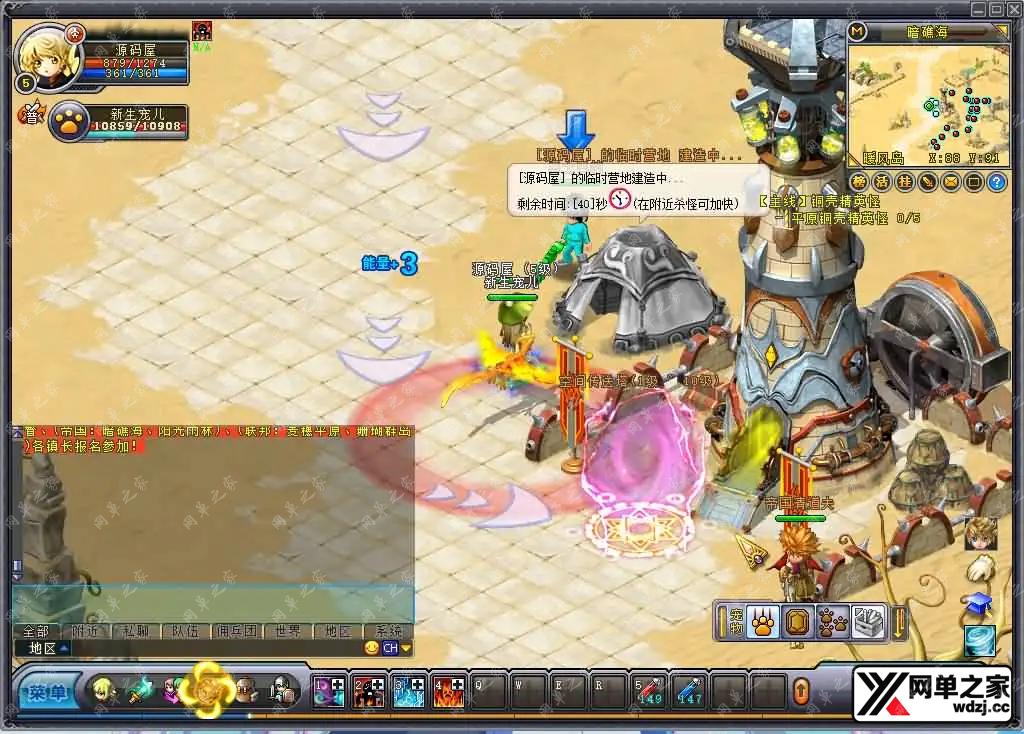1024x734 pixels.
Task: Select the pet double paw print command
Action: coord(832,622)
